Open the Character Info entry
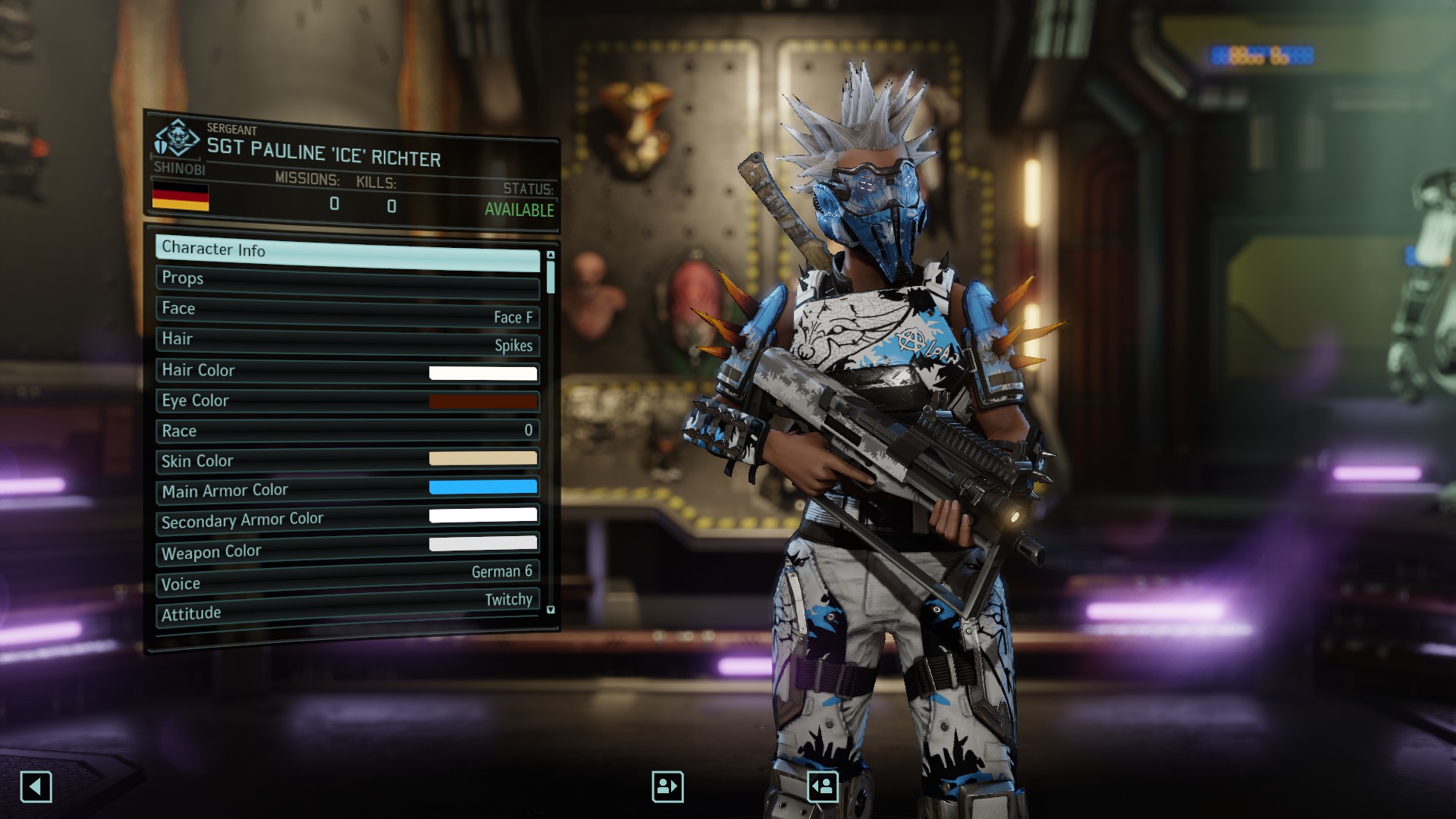 click(x=347, y=252)
